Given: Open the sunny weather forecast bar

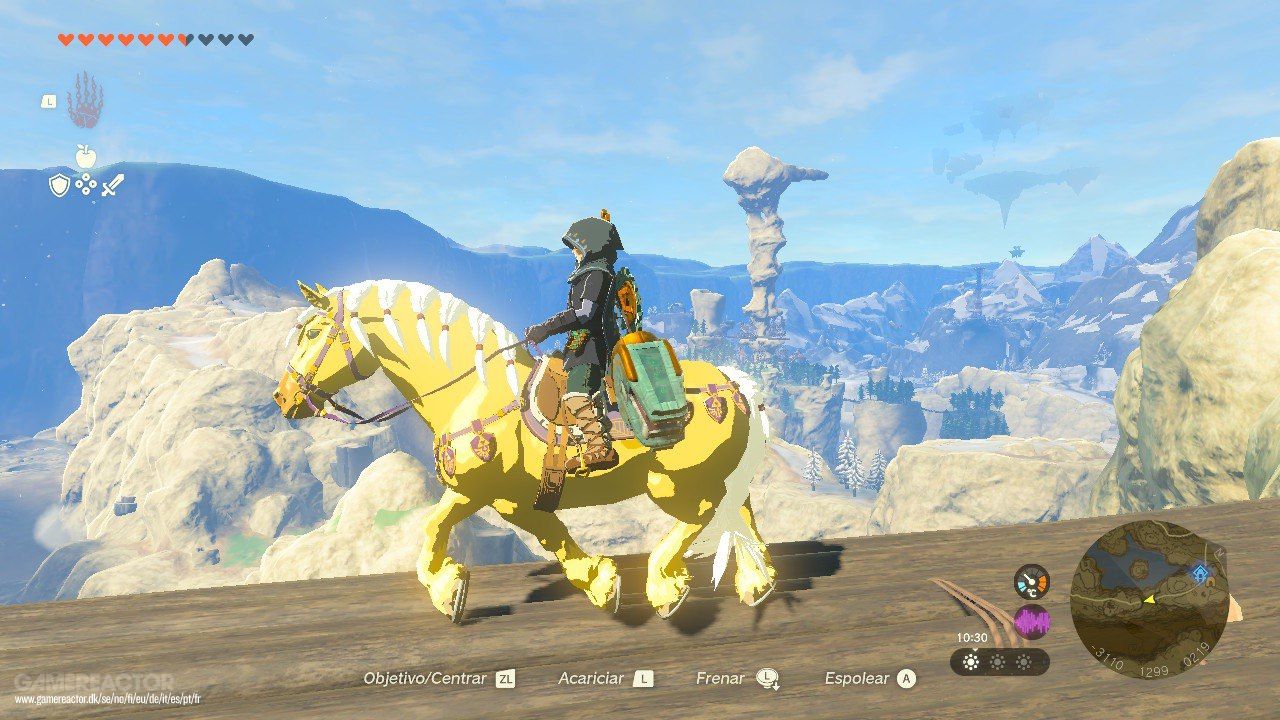Looking at the screenshot, I should (999, 661).
